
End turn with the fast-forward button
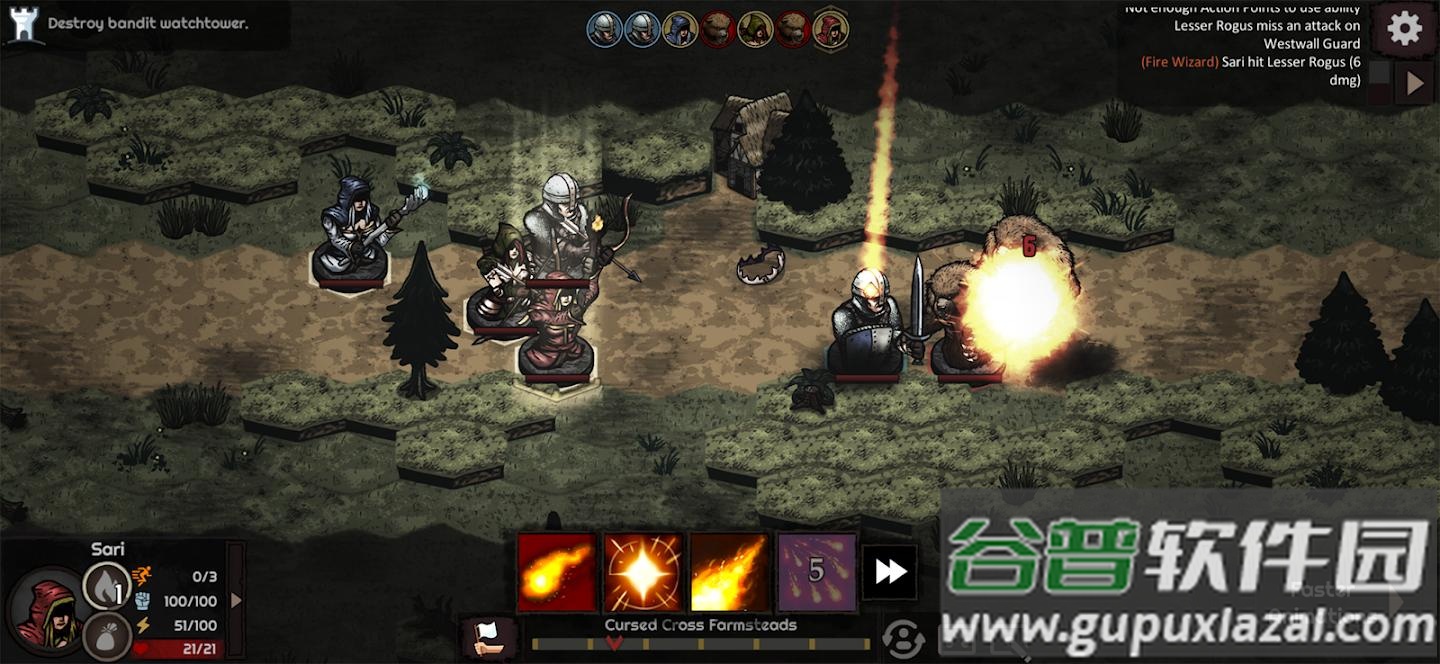pos(889,572)
